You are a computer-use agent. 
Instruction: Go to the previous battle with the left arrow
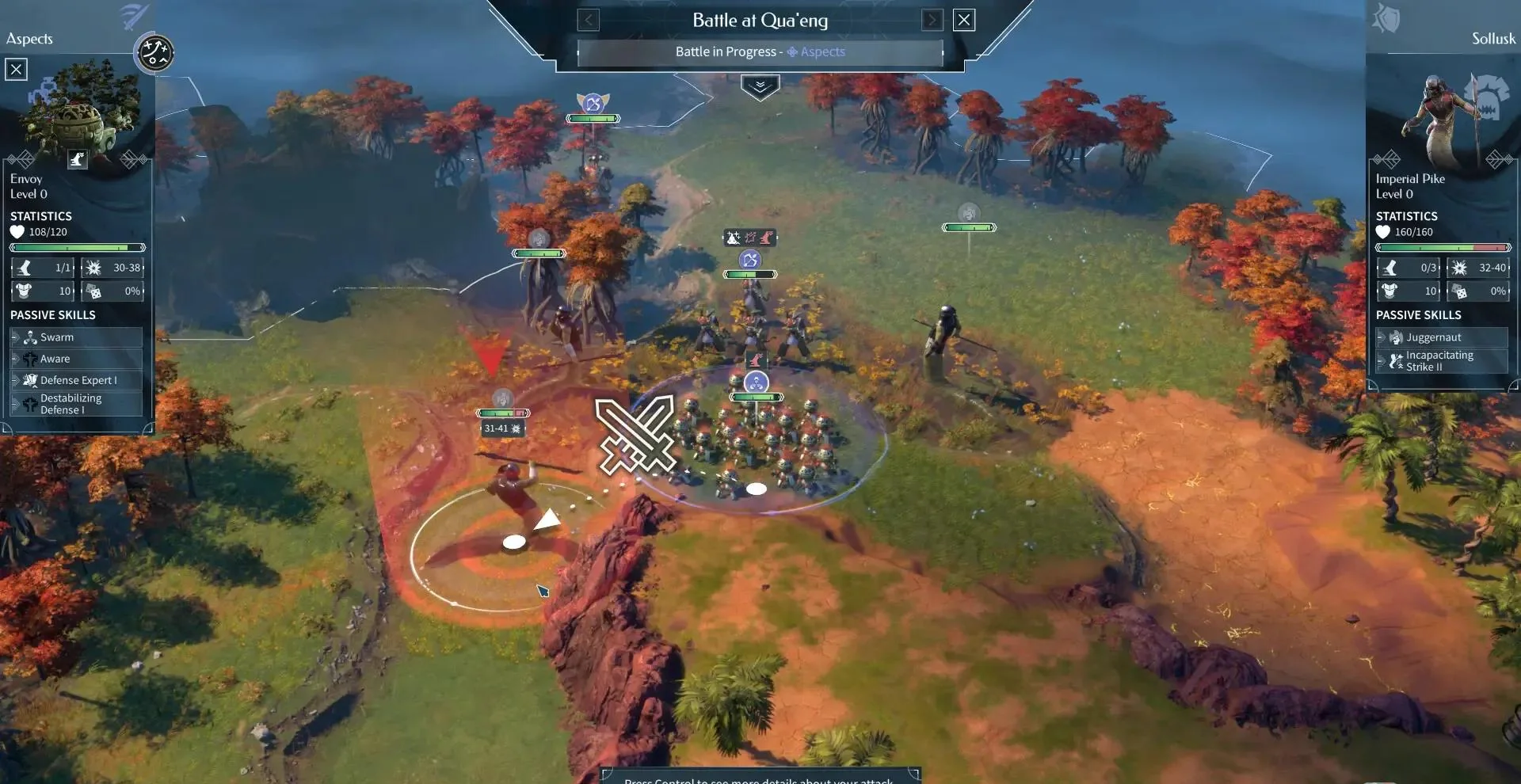[588, 20]
